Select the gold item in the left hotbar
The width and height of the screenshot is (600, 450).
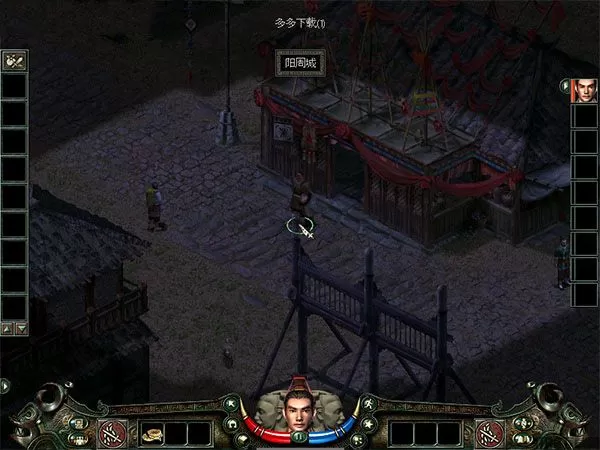(151, 434)
